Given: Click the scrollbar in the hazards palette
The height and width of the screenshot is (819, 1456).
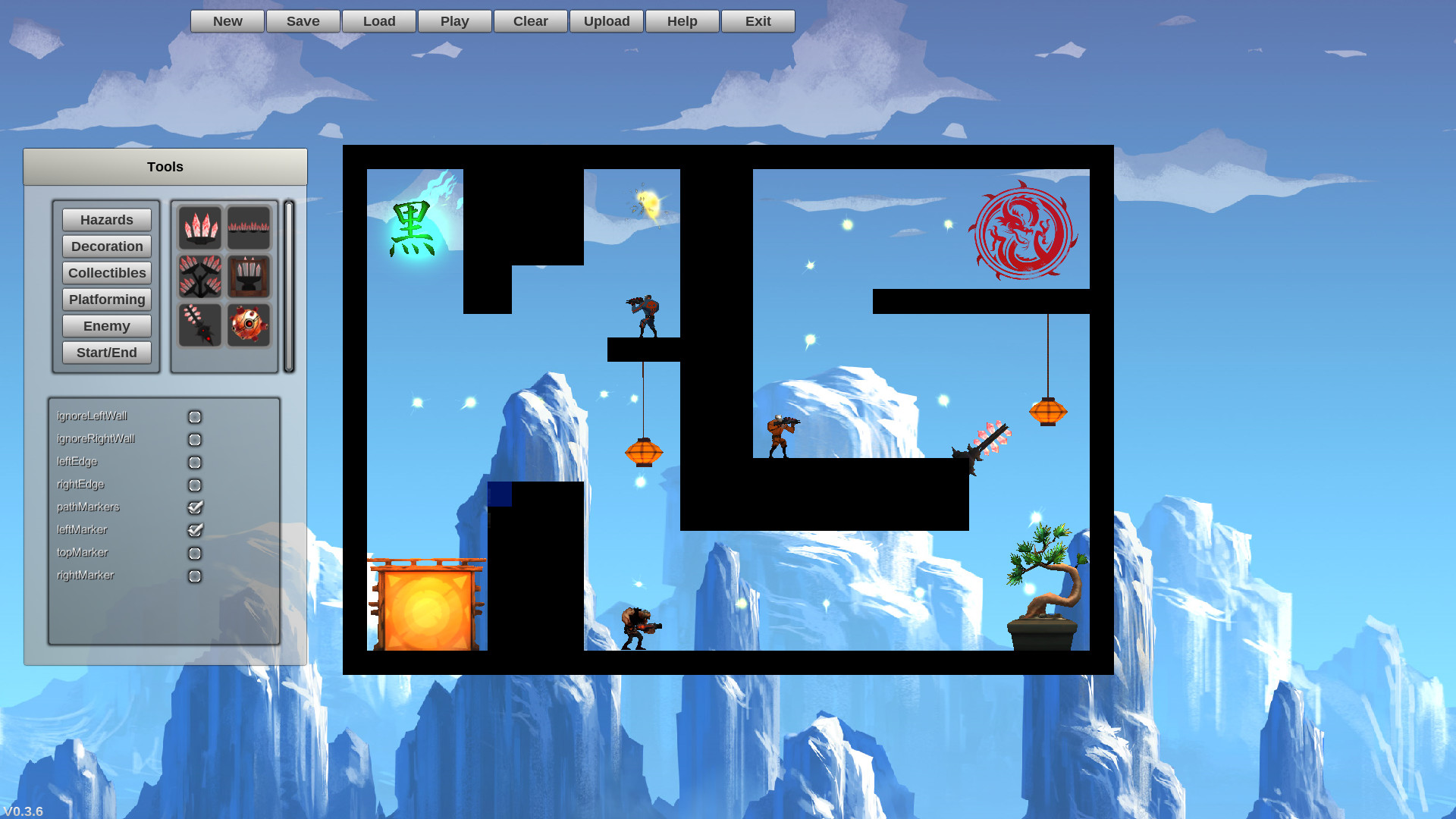Looking at the screenshot, I should point(289,284).
